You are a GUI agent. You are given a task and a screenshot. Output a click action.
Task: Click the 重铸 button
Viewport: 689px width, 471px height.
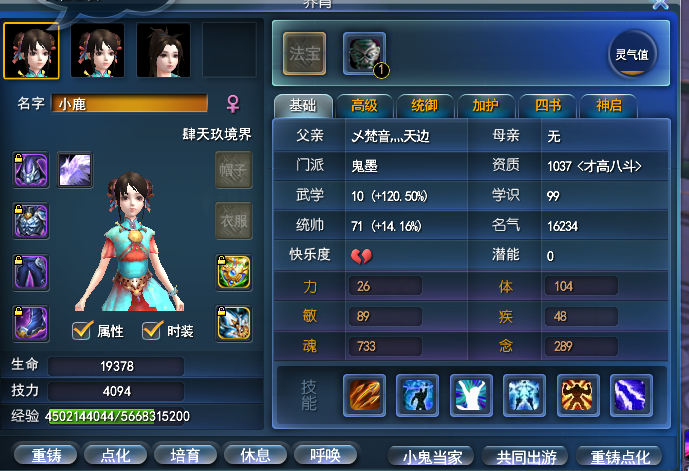[x=46, y=455]
